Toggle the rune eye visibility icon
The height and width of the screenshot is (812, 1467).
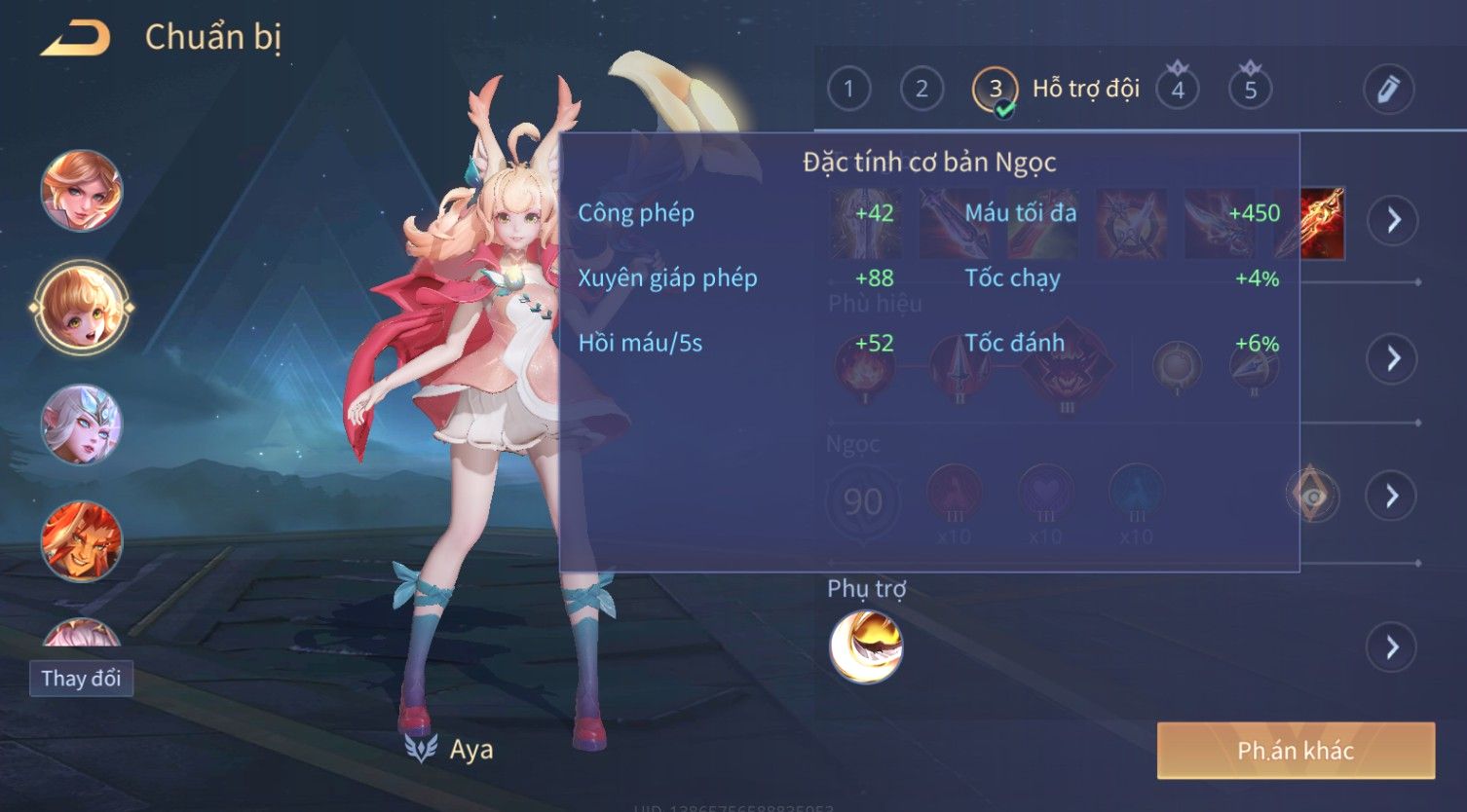click(x=1313, y=497)
